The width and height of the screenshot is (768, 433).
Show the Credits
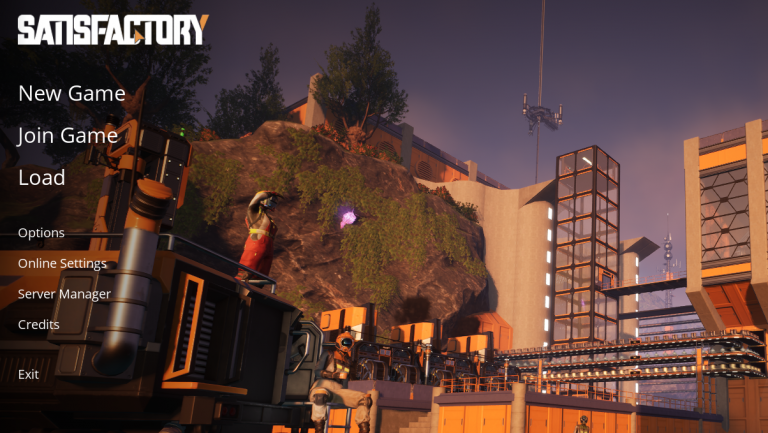click(x=39, y=325)
